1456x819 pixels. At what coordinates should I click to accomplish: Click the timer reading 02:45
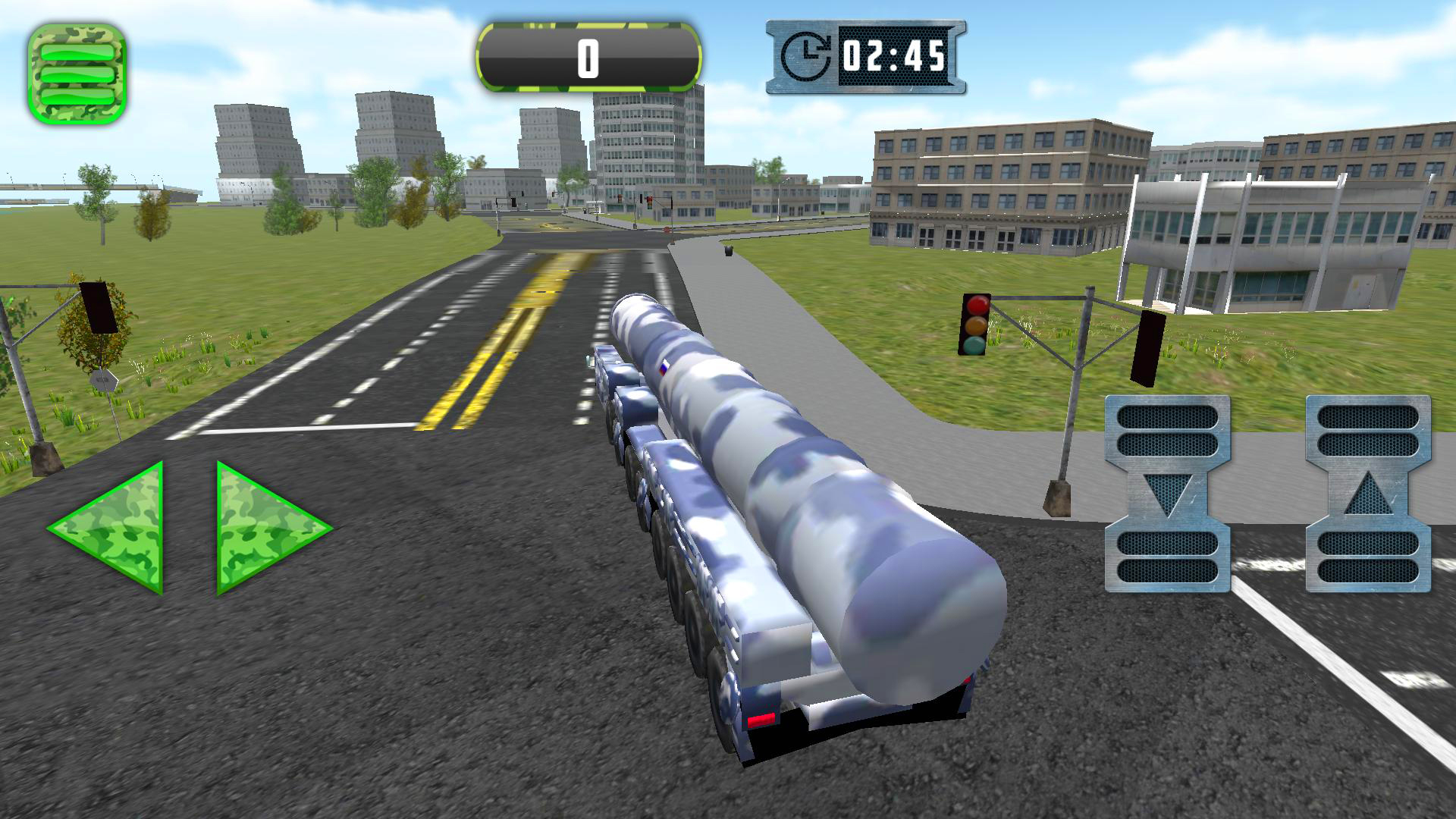[x=895, y=57]
